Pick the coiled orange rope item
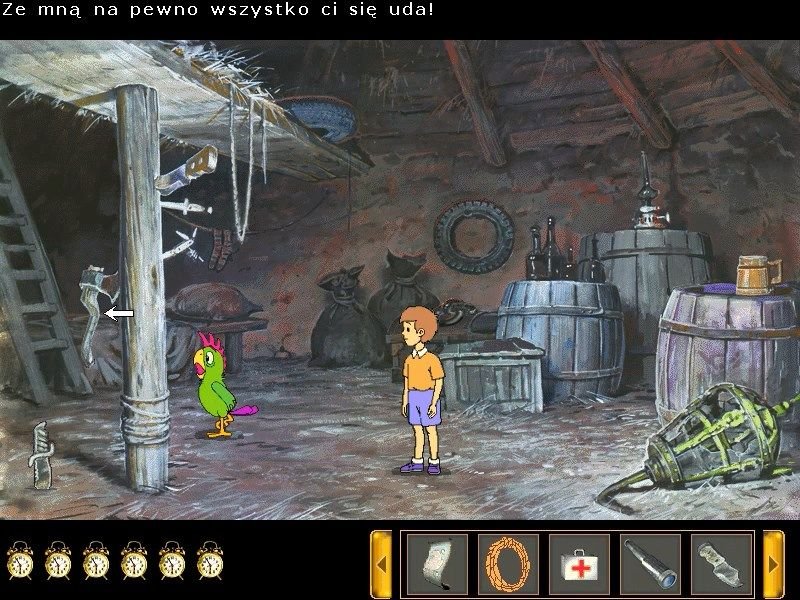The image size is (800, 600). [x=508, y=564]
